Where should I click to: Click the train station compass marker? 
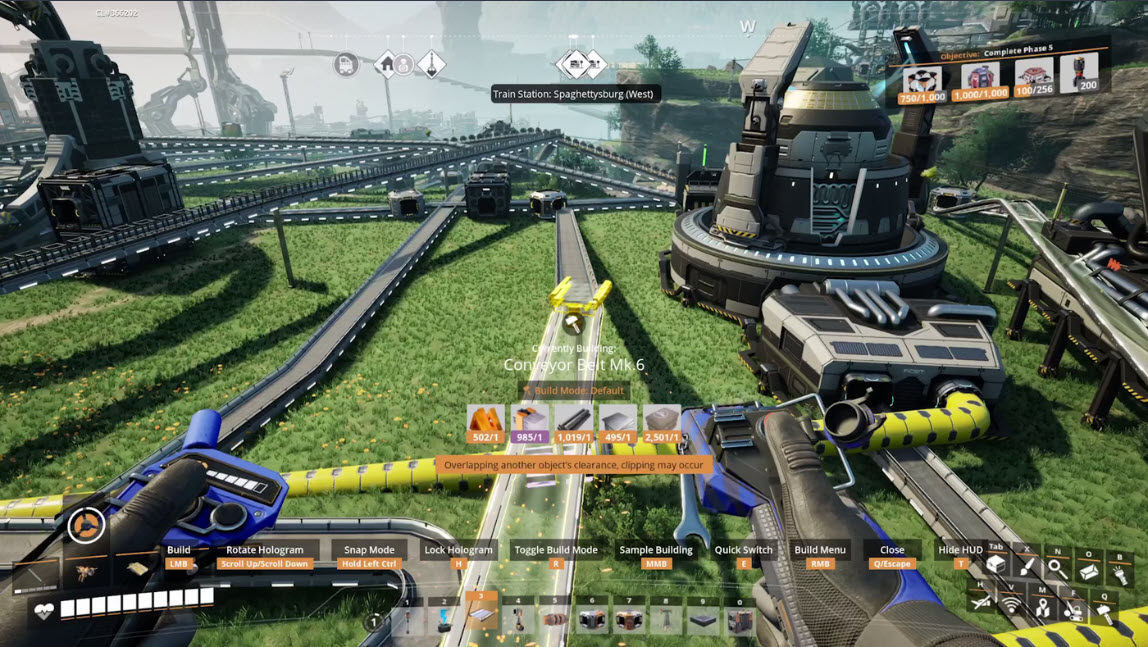pyautogui.click(x=574, y=66)
